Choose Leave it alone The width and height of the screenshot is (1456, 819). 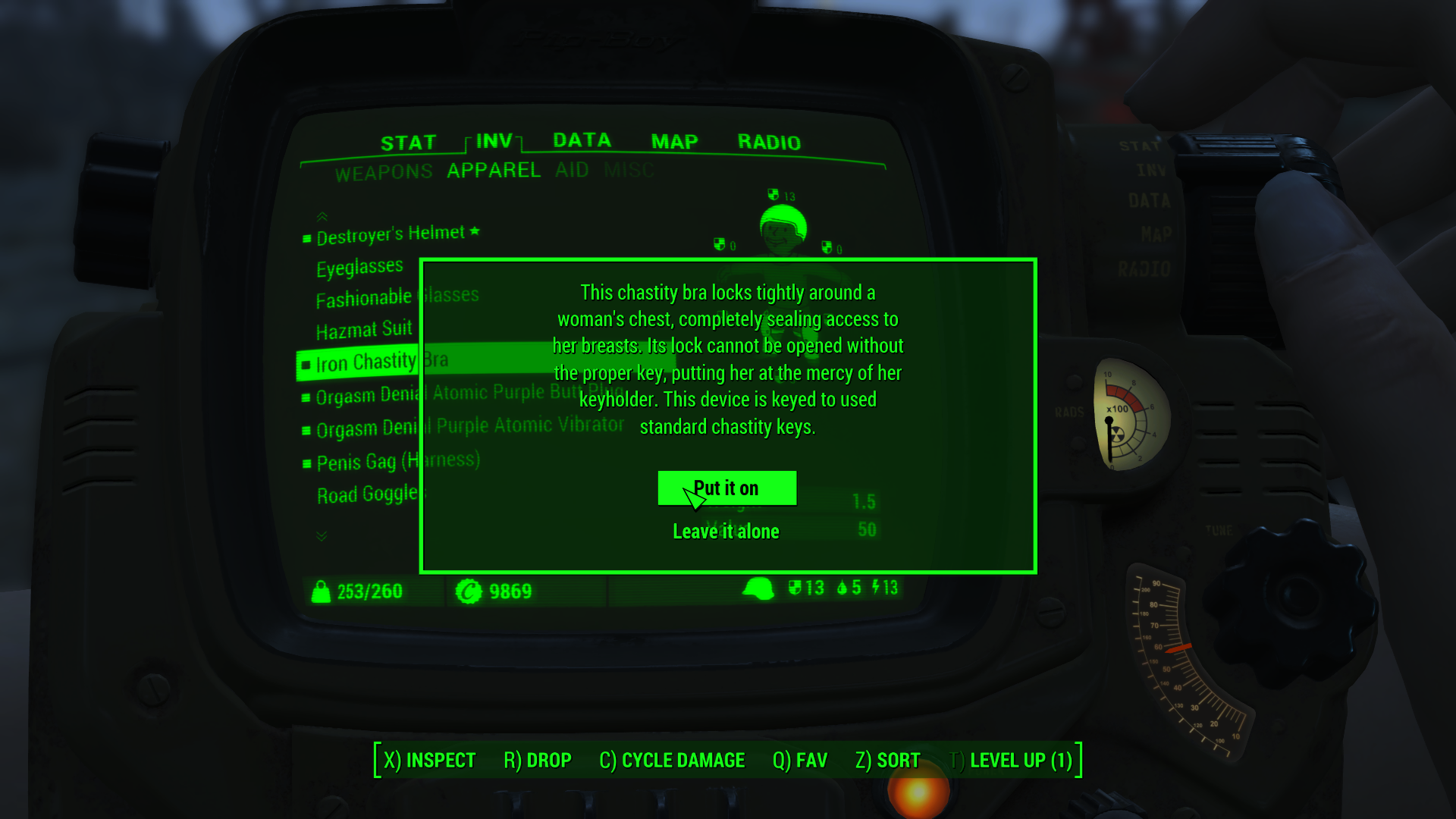[x=725, y=531]
